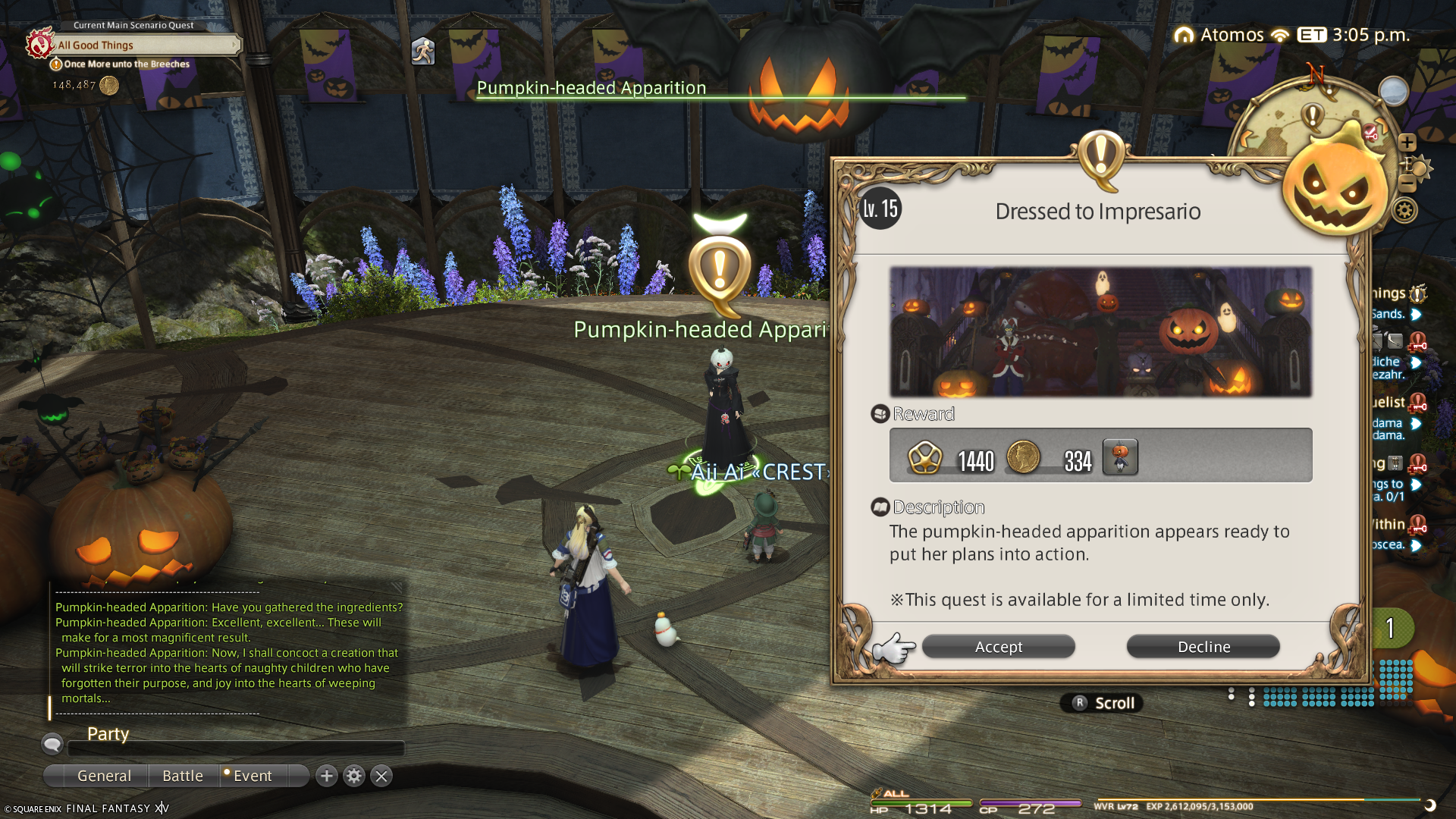1456x819 pixels.
Task: Decline the quest offer
Action: [1203, 647]
